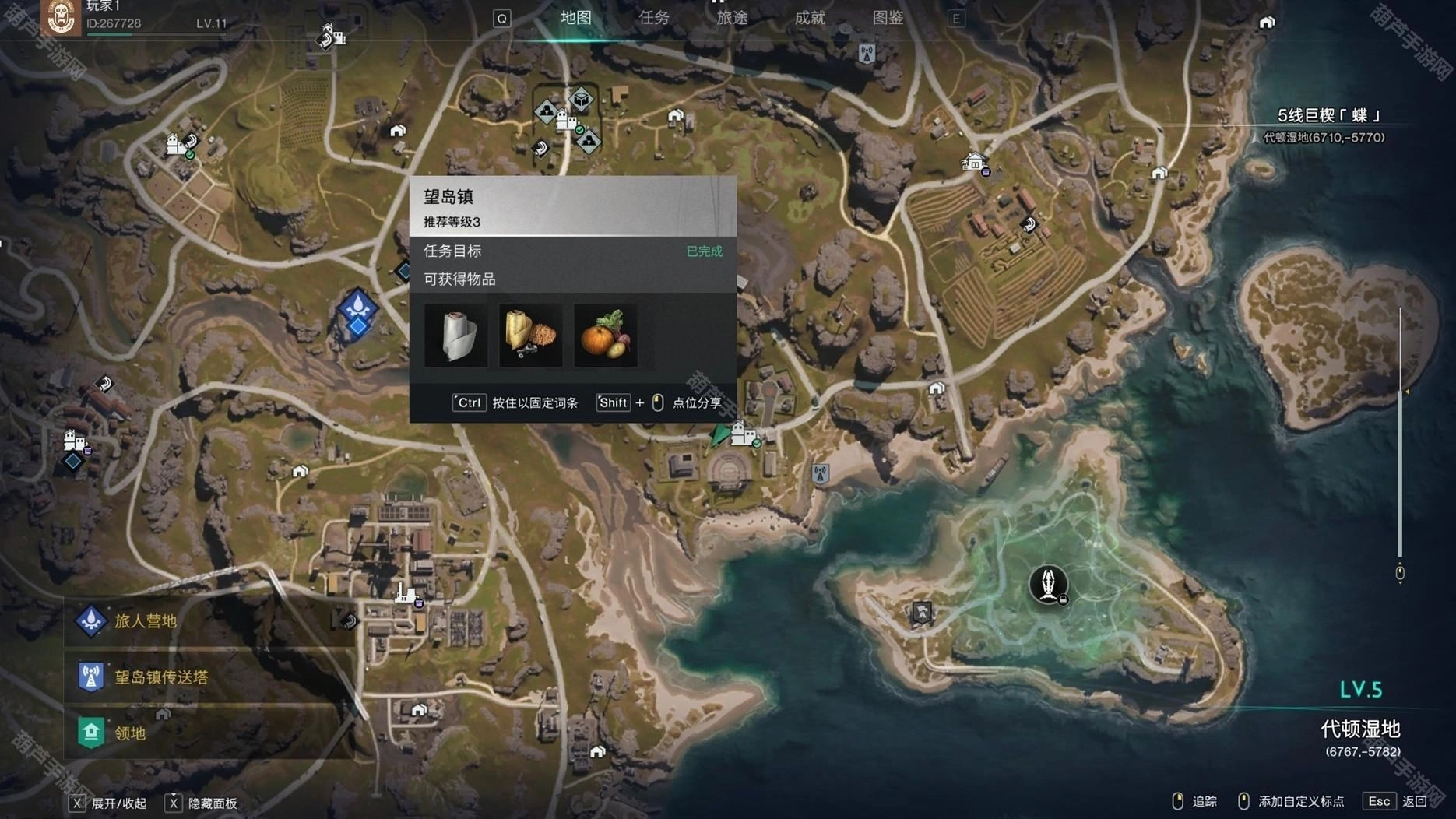Click 展开/收起 to collapse the legend
This screenshot has width=1456, height=819.
pos(118,803)
